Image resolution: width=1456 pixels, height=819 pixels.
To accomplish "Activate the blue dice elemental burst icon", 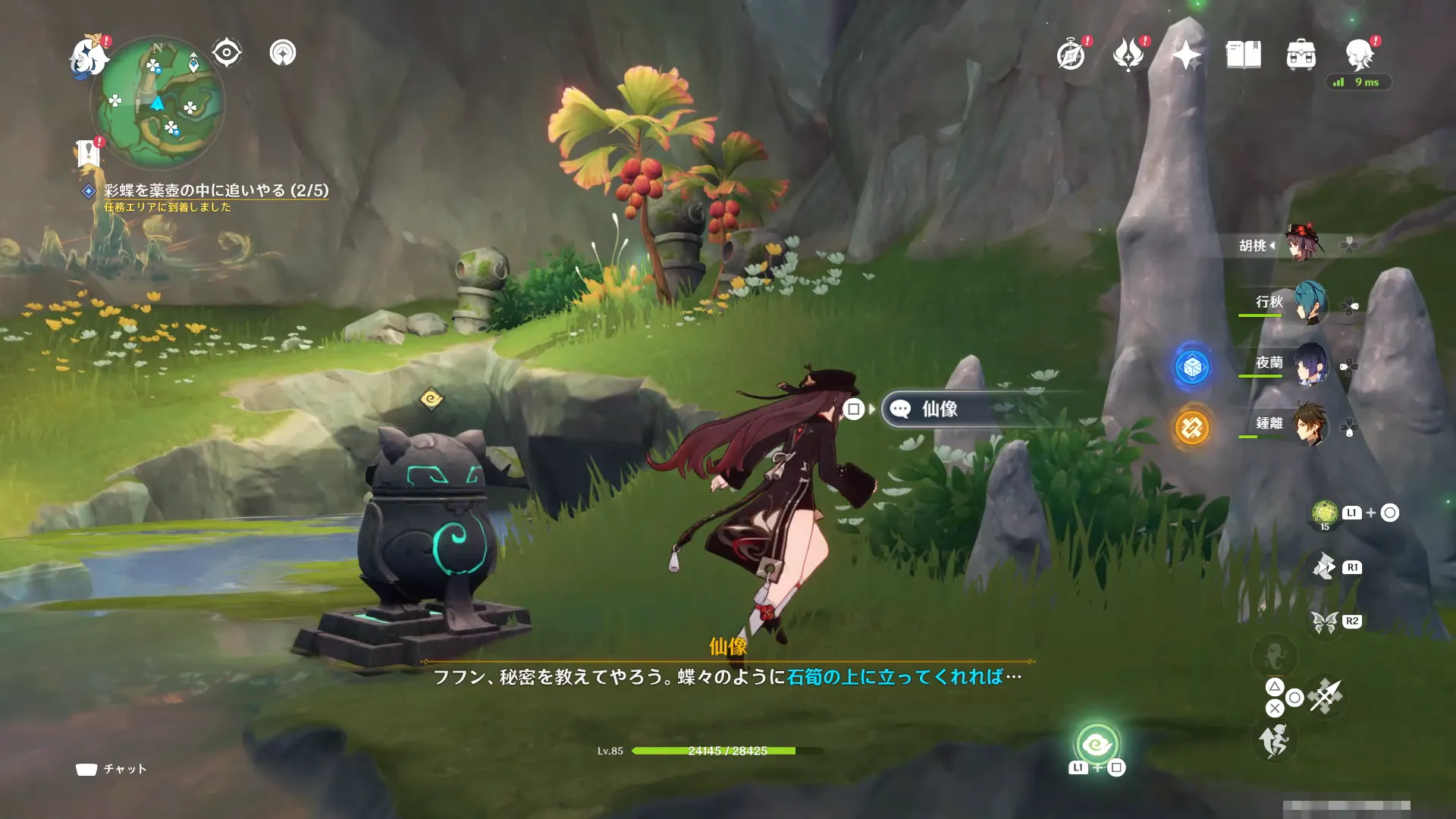I will 1192,368.
